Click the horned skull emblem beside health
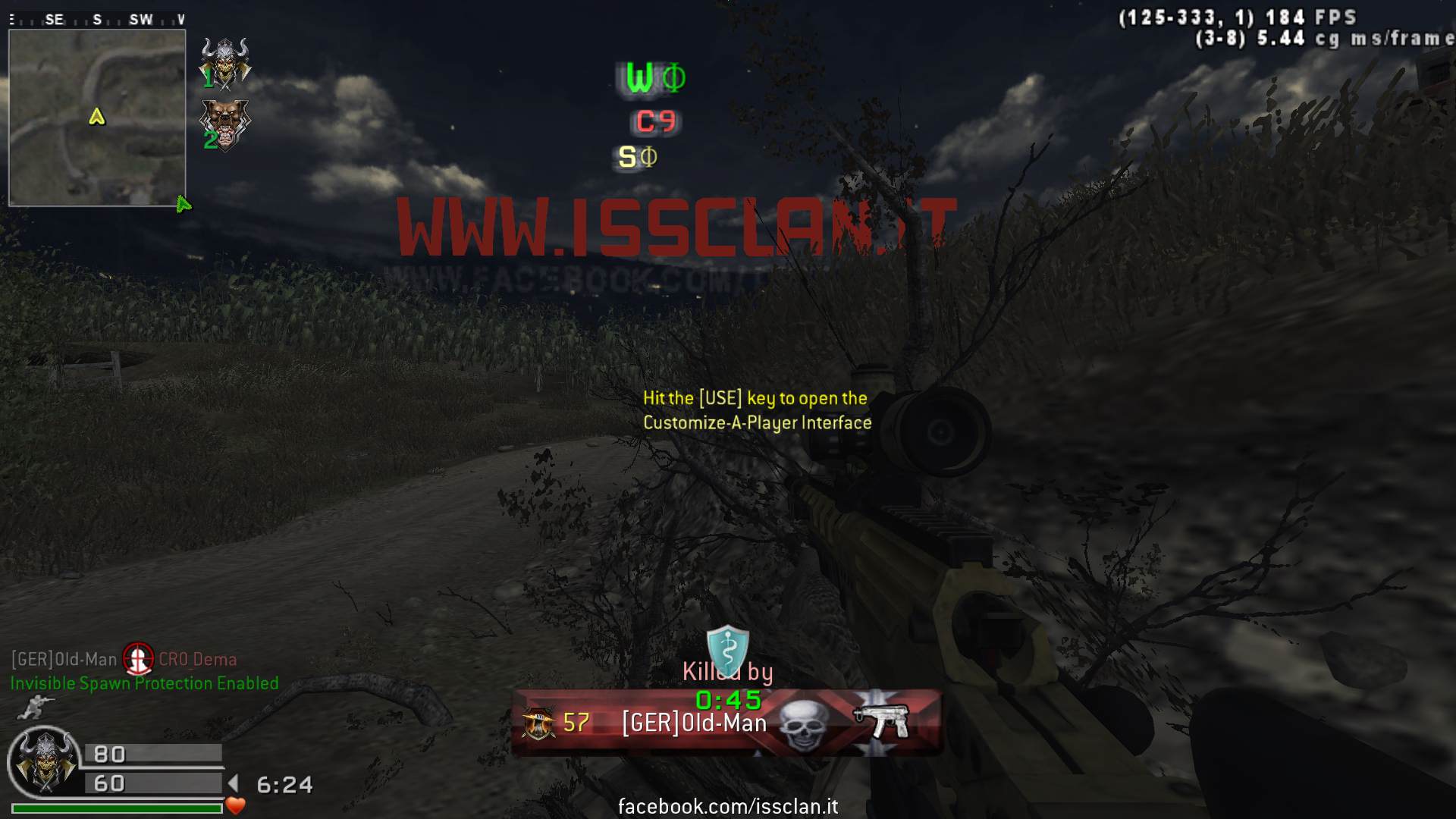Viewport: 1456px width, 819px height. pyautogui.click(x=45, y=761)
